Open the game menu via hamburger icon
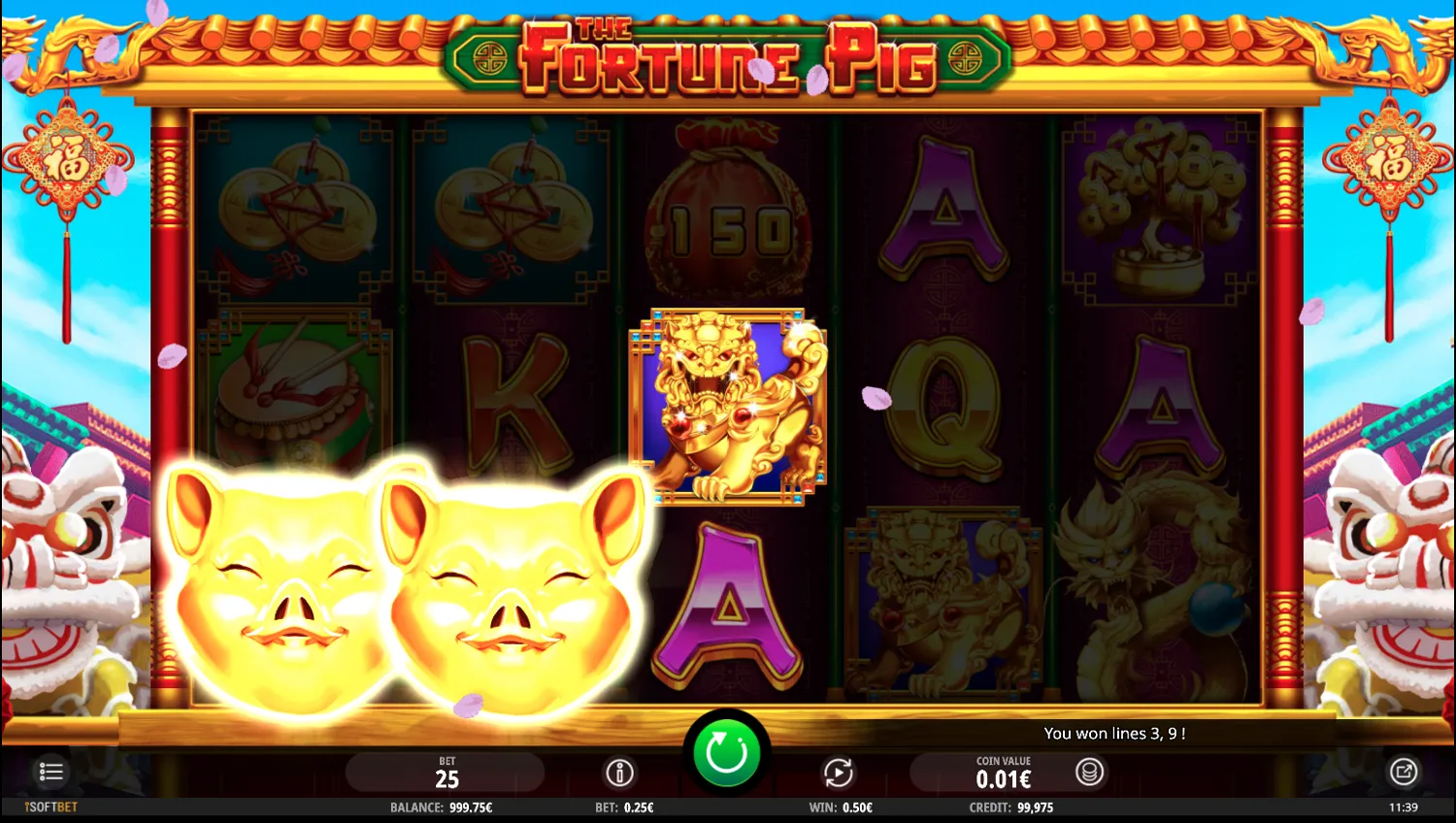The height and width of the screenshot is (823, 1456). pos(50,772)
